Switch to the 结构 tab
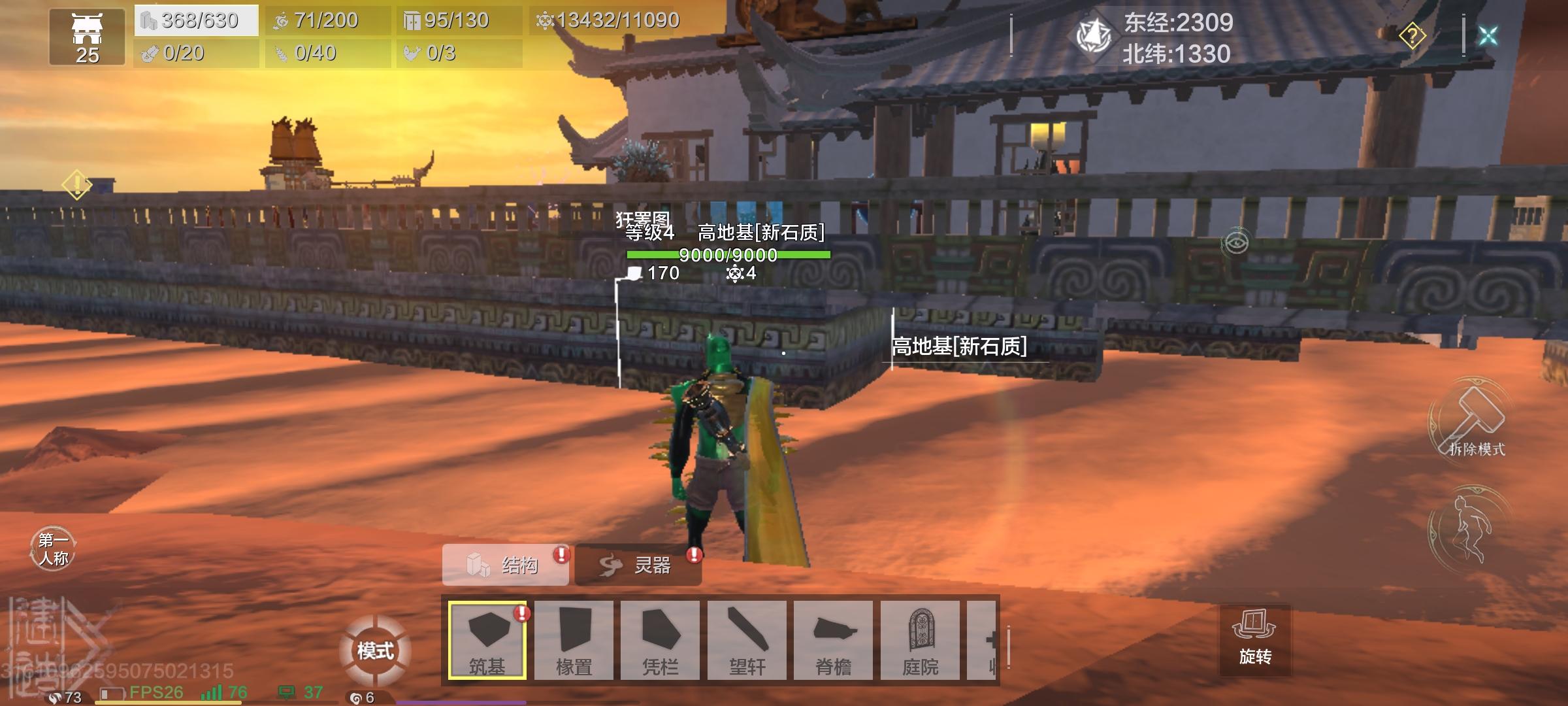This screenshot has height=706, width=1568. click(506, 566)
